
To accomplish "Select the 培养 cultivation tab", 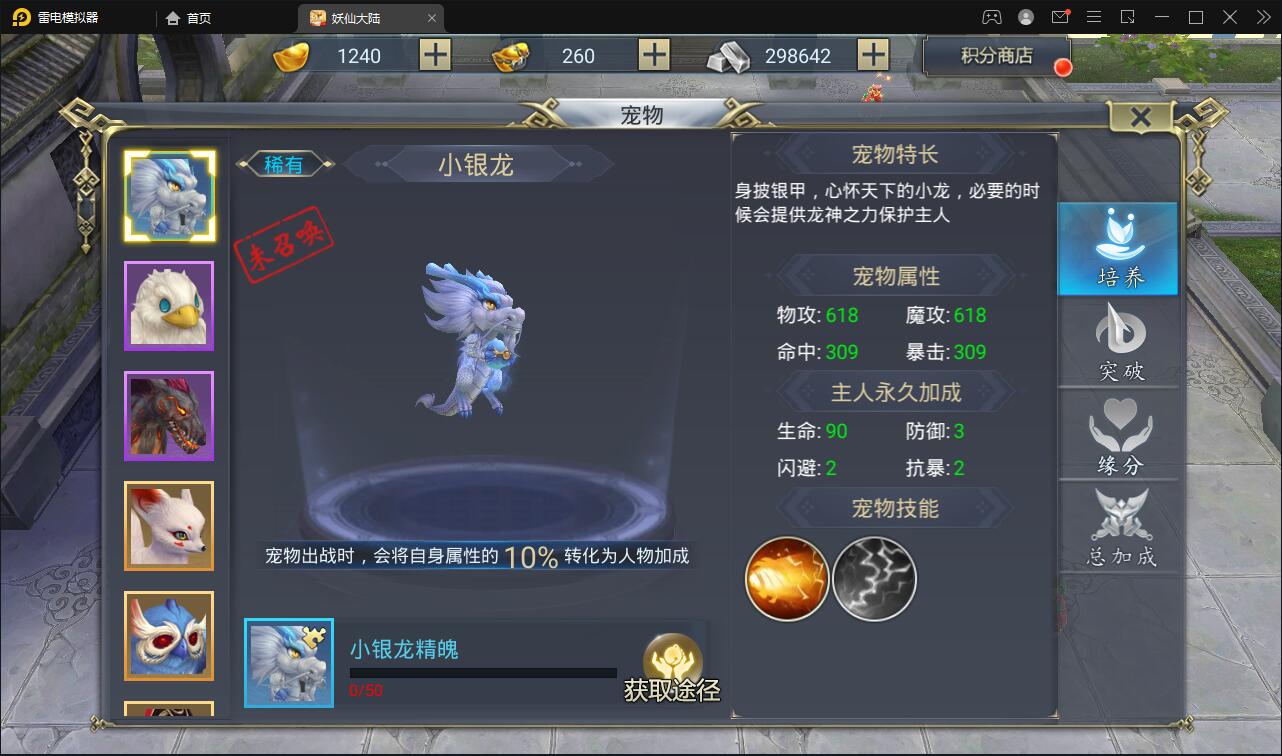I will [x=1117, y=248].
